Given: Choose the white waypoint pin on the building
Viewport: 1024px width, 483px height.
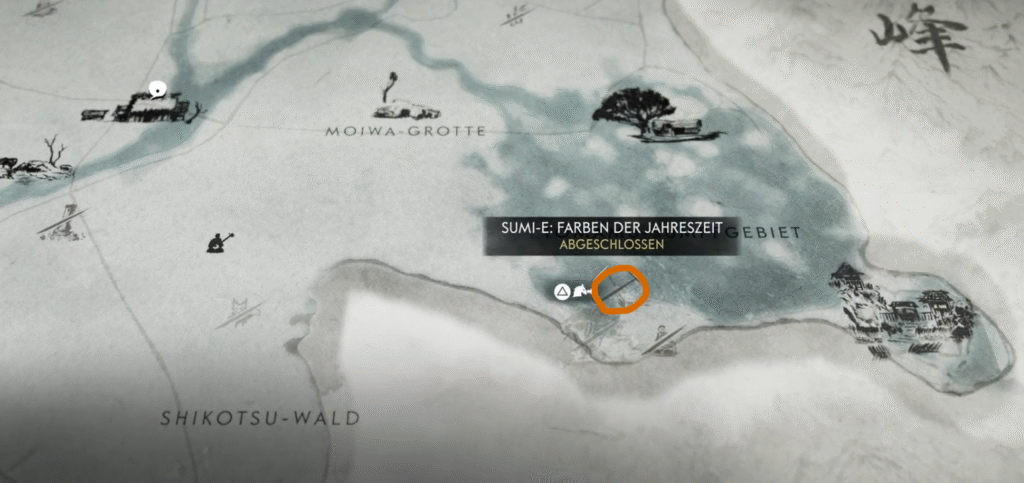Looking at the screenshot, I should (156, 90).
